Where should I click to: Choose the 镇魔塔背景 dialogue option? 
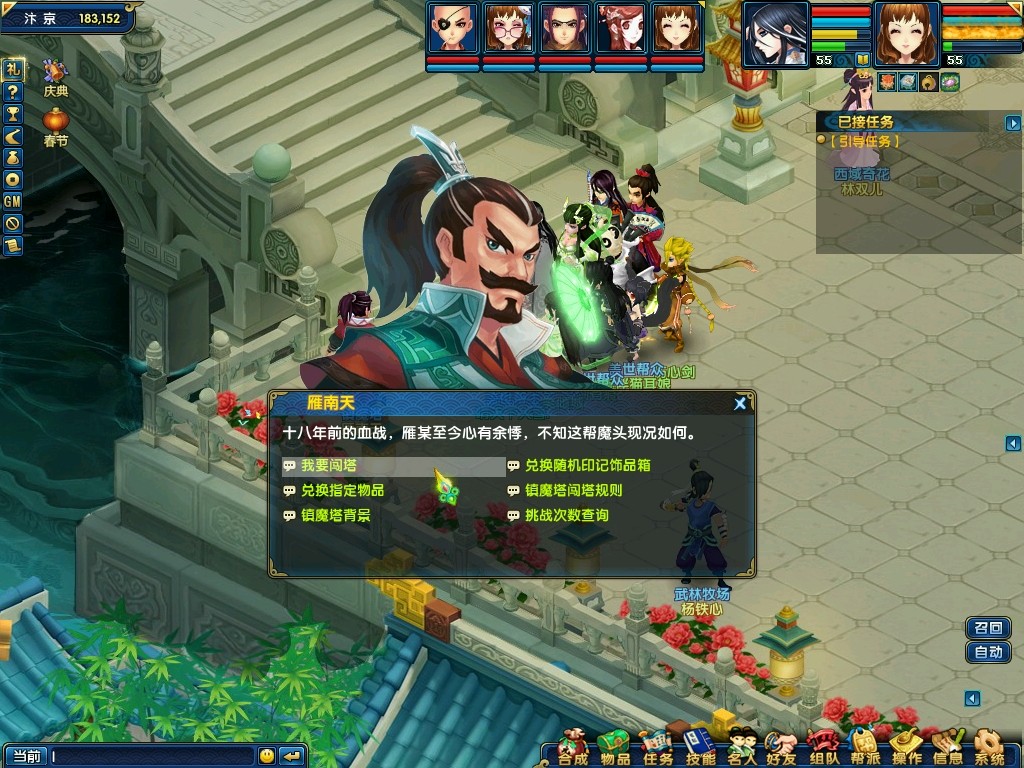tap(335, 516)
